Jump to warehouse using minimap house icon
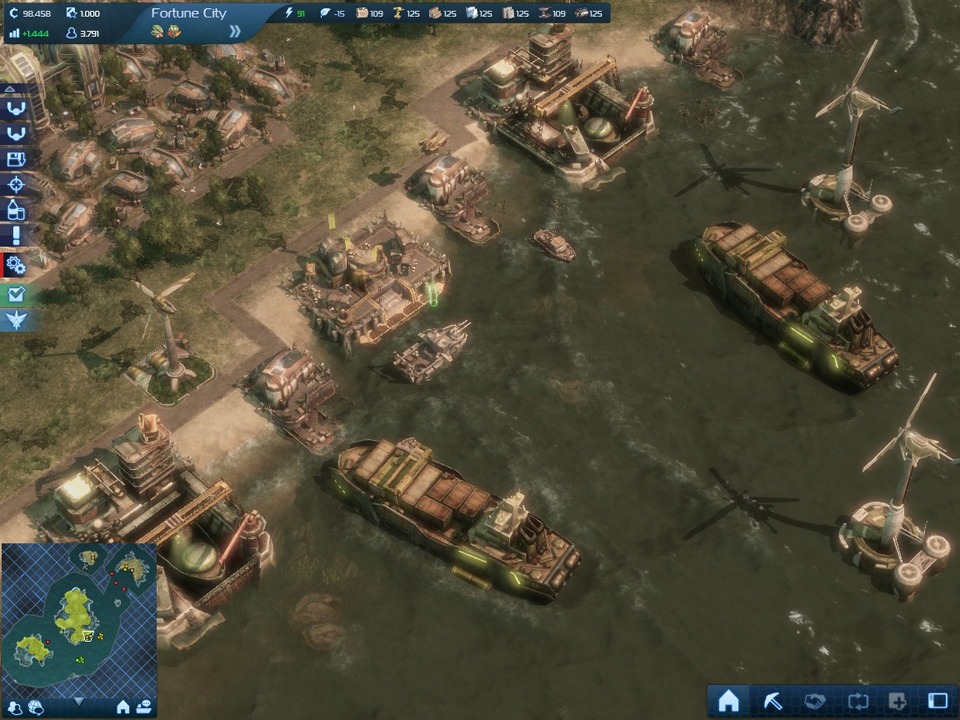This screenshot has width=960, height=720. [123, 707]
